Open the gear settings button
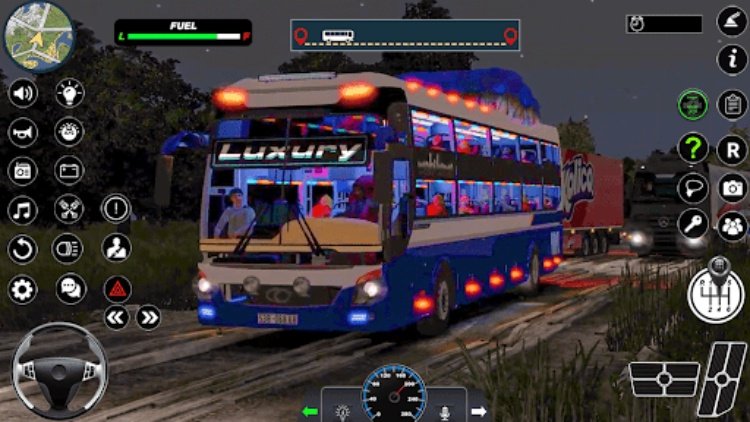This screenshot has height=422, width=750. pyautogui.click(x=22, y=289)
